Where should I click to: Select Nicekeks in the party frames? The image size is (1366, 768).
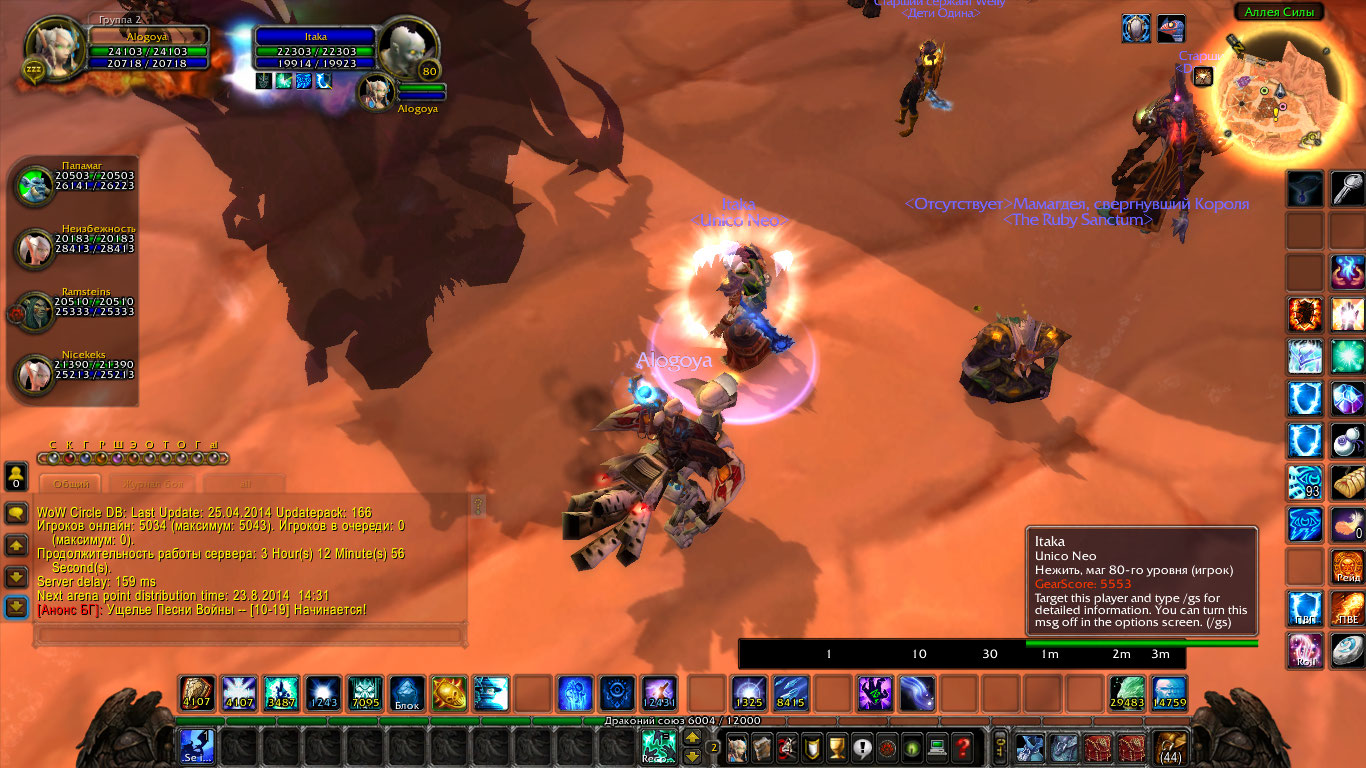34,373
